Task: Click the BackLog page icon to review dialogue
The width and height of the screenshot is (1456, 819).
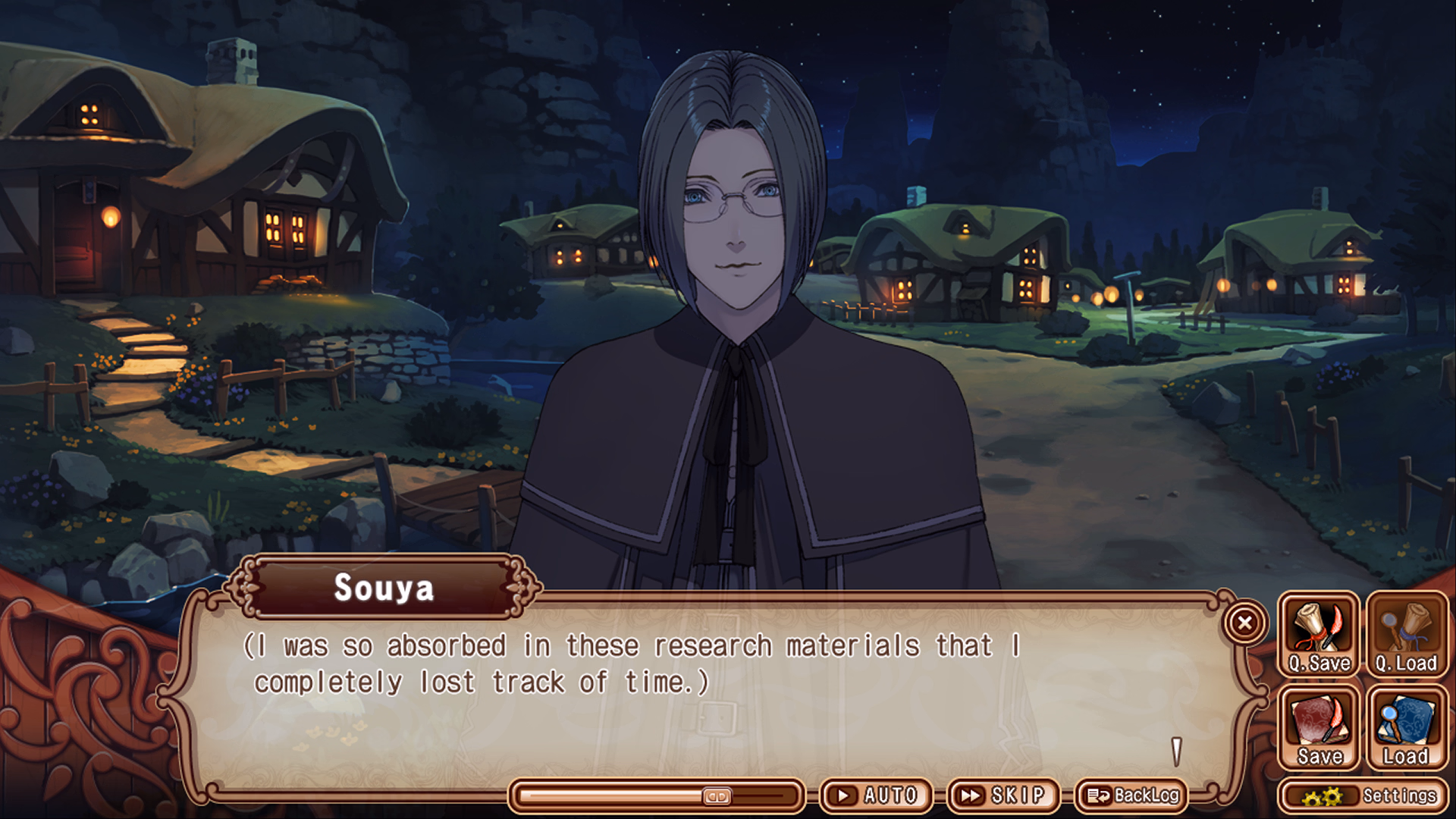Action: point(1097,795)
